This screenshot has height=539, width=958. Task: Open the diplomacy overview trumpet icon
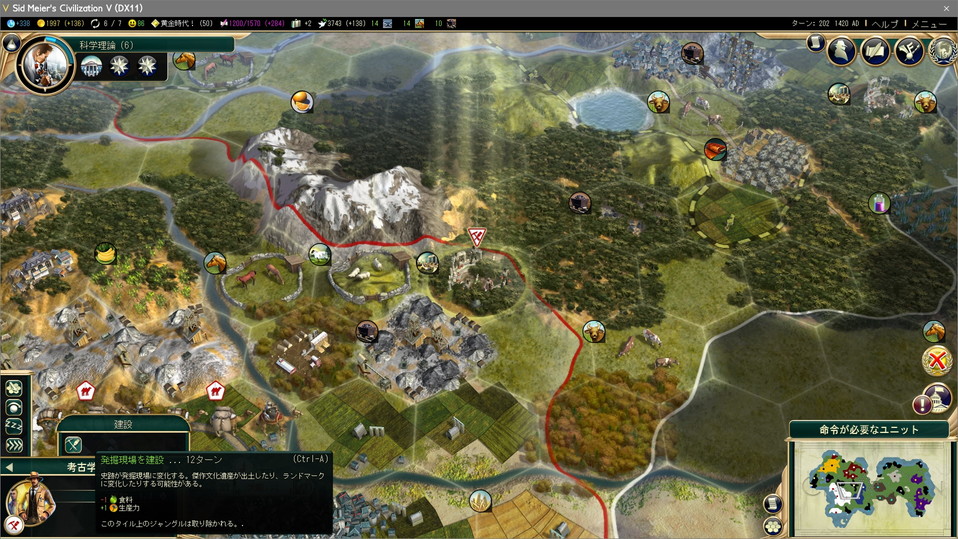(x=908, y=50)
